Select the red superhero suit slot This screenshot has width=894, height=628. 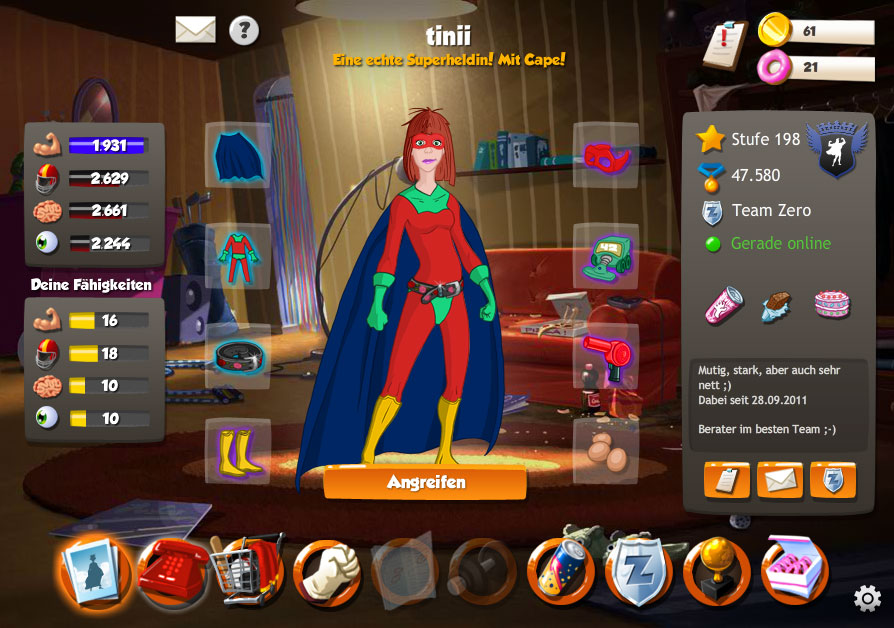238,256
